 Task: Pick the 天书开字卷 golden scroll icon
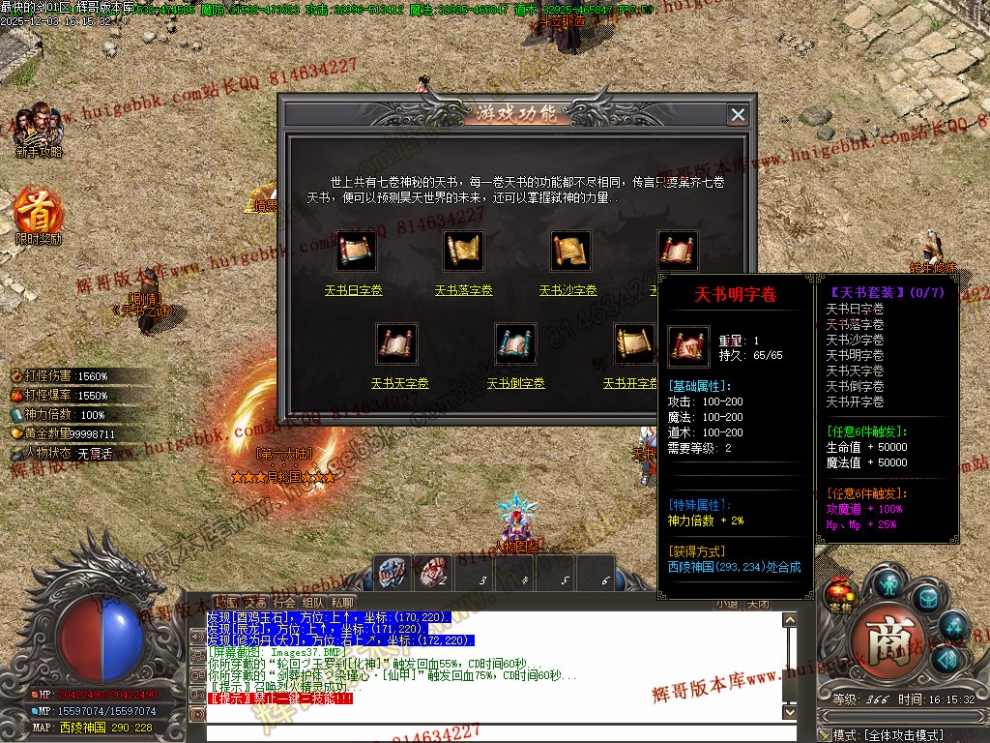pyautogui.click(x=634, y=343)
